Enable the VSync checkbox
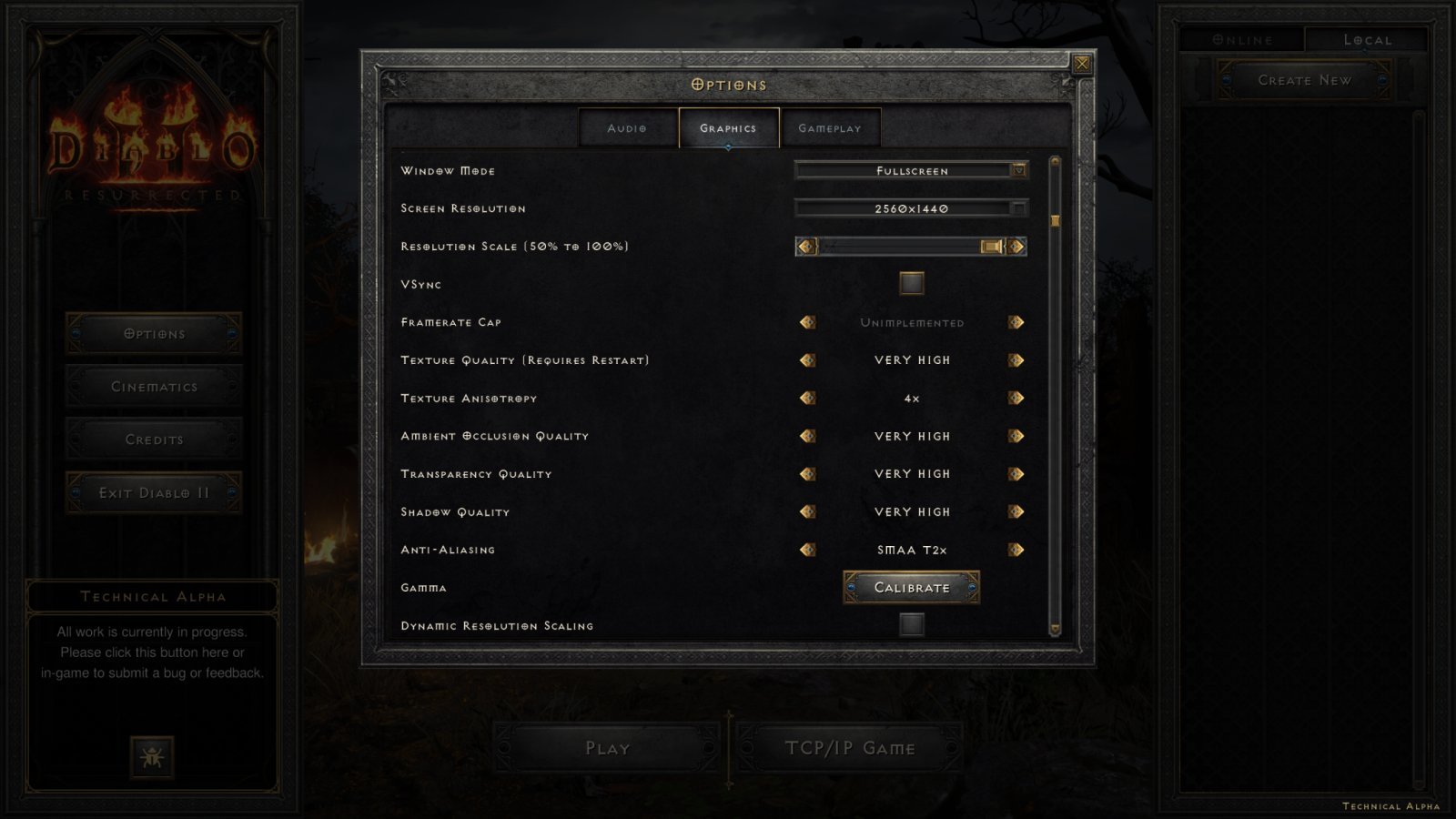 (910, 283)
